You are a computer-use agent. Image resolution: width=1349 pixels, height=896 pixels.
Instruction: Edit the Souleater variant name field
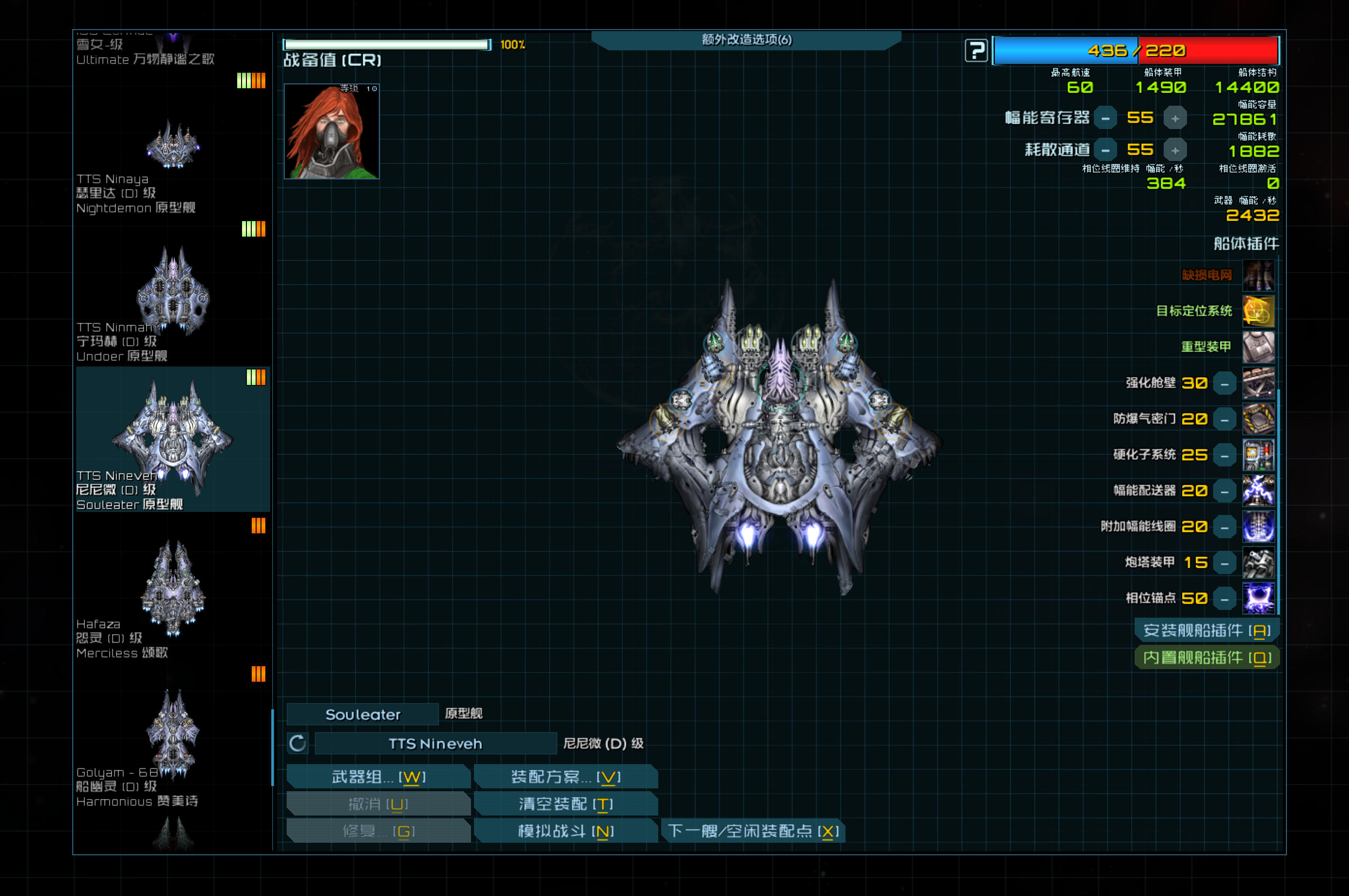click(x=363, y=714)
